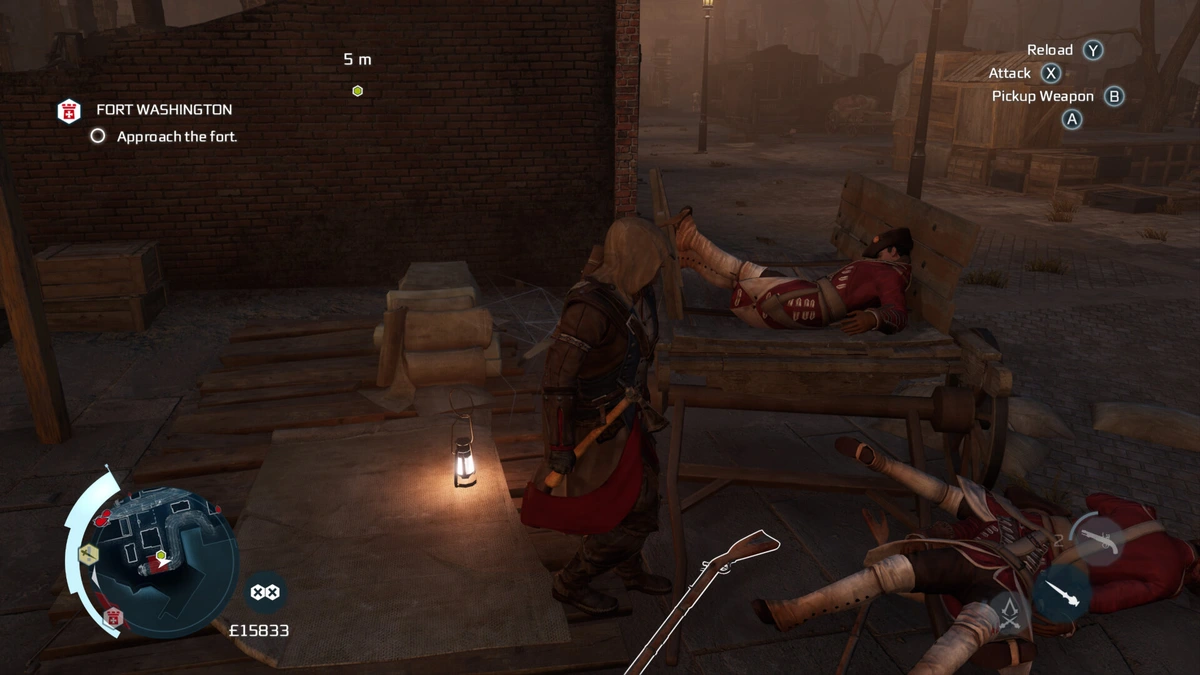Image resolution: width=1200 pixels, height=675 pixels.
Task: Click the tan sword marker on minimap edge
Action: pos(87,553)
